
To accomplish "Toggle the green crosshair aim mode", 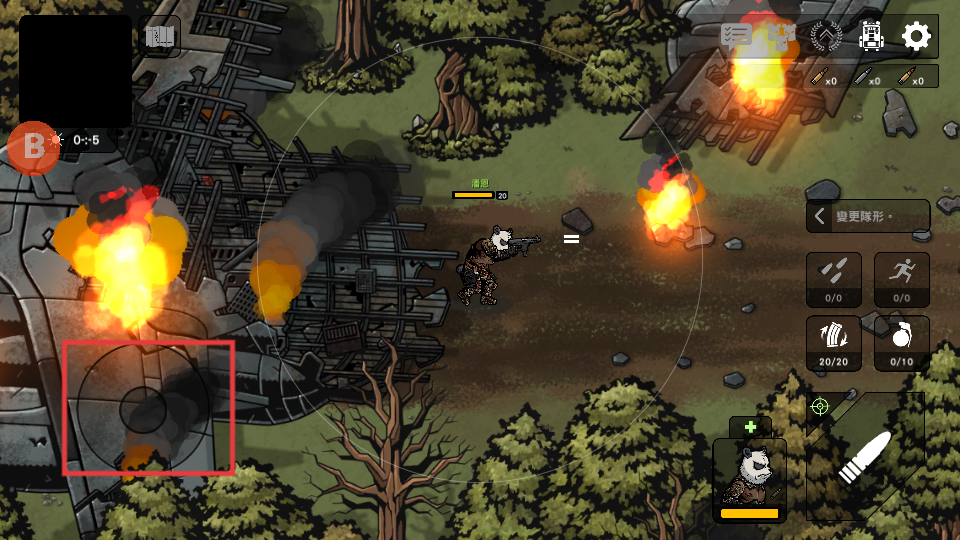I will [x=820, y=406].
